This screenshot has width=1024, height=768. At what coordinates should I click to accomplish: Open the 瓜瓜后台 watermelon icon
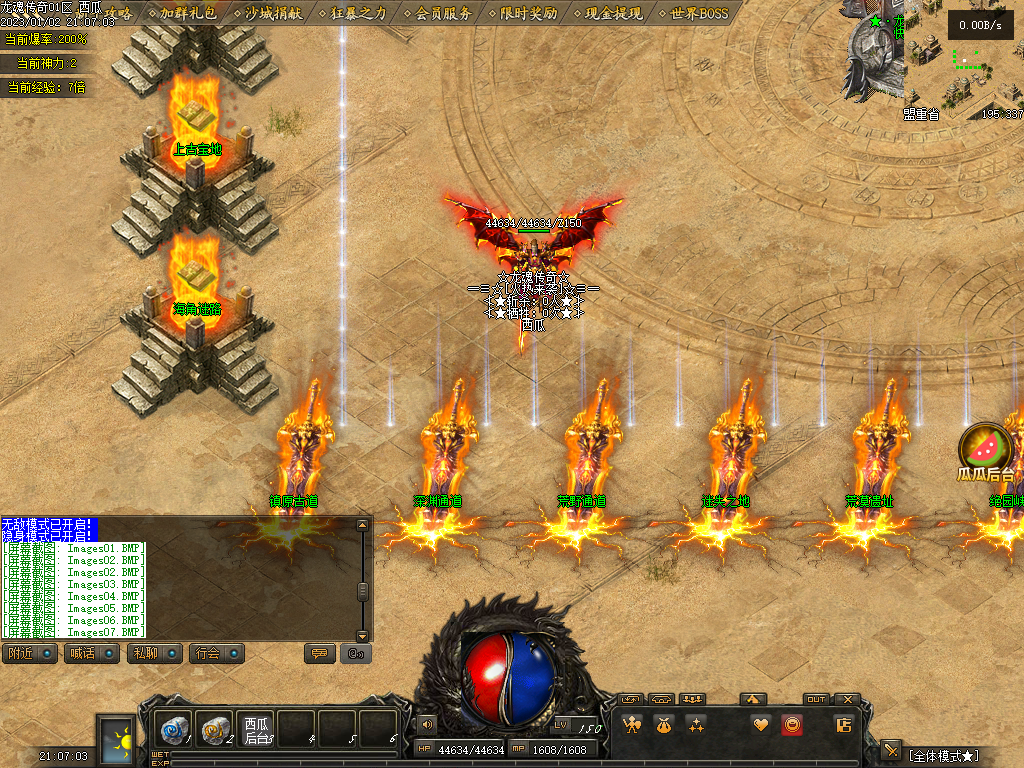point(985,450)
